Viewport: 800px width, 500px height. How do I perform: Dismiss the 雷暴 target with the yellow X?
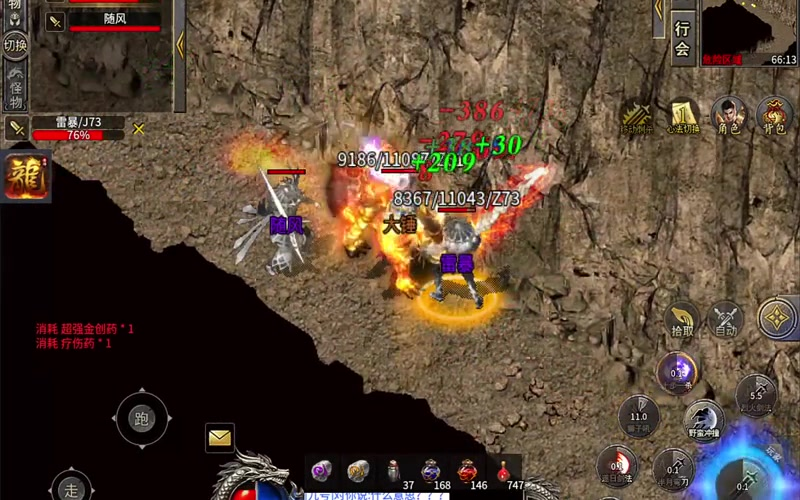coord(139,128)
